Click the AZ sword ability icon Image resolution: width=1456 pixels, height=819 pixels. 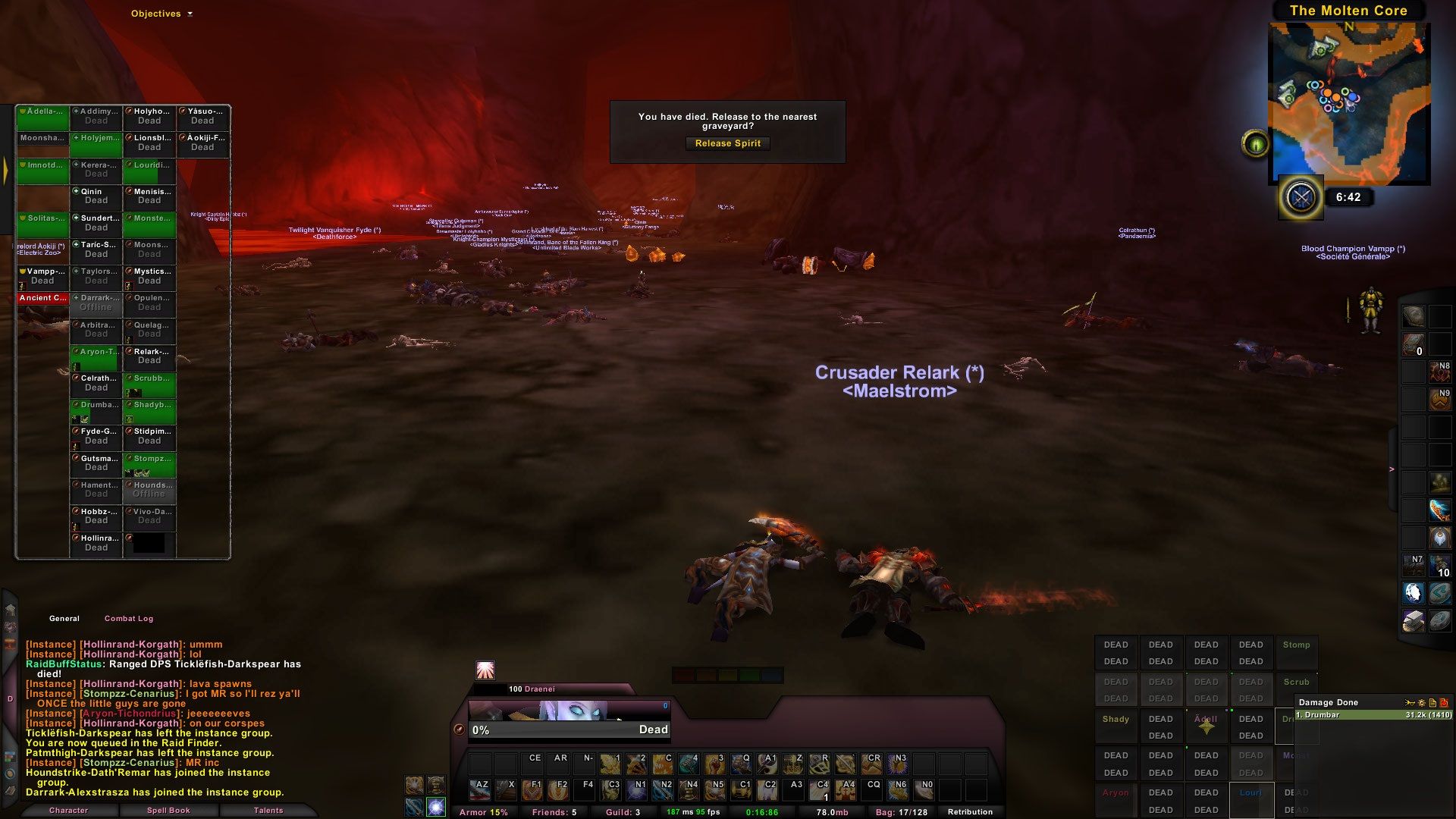tap(480, 790)
